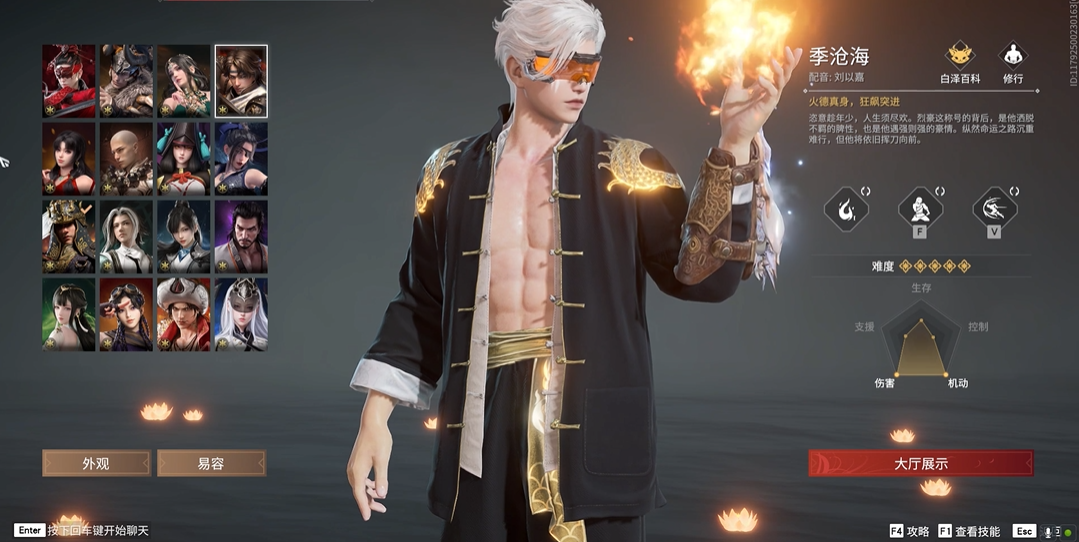View the V ultimate dashing figure icon
The height and width of the screenshot is (542, 1079).
point(995,210)
